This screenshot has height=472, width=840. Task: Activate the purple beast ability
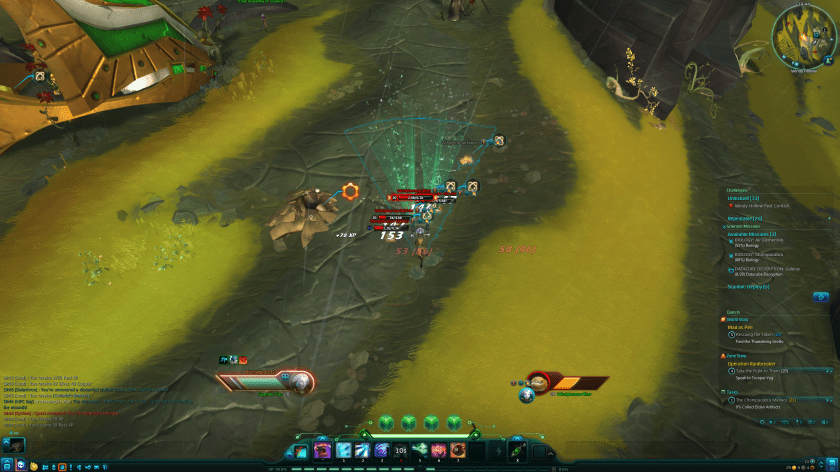(323, 451)
